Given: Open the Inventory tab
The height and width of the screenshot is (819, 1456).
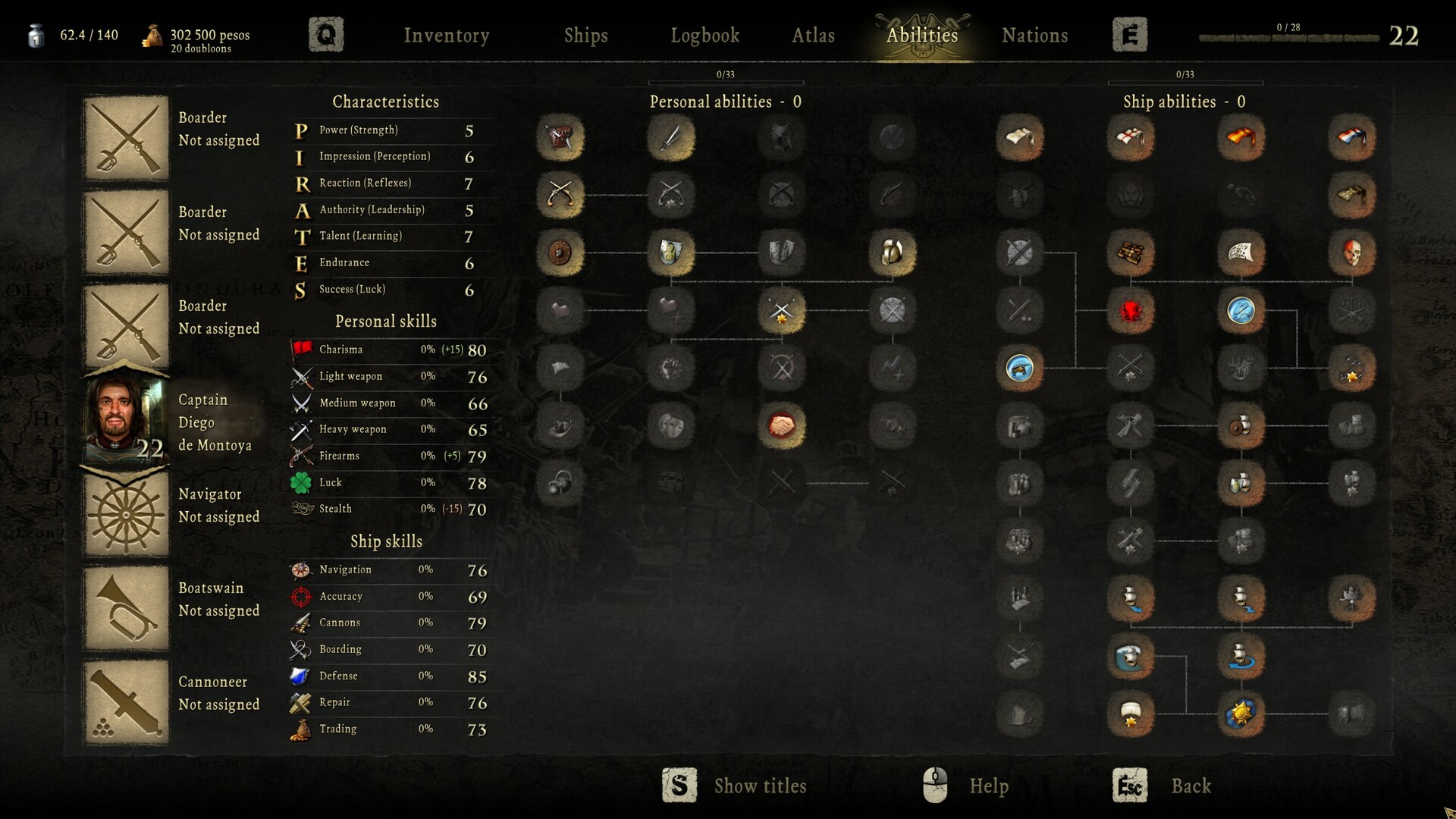Looking at the screenshot, I should pos(447,35).
